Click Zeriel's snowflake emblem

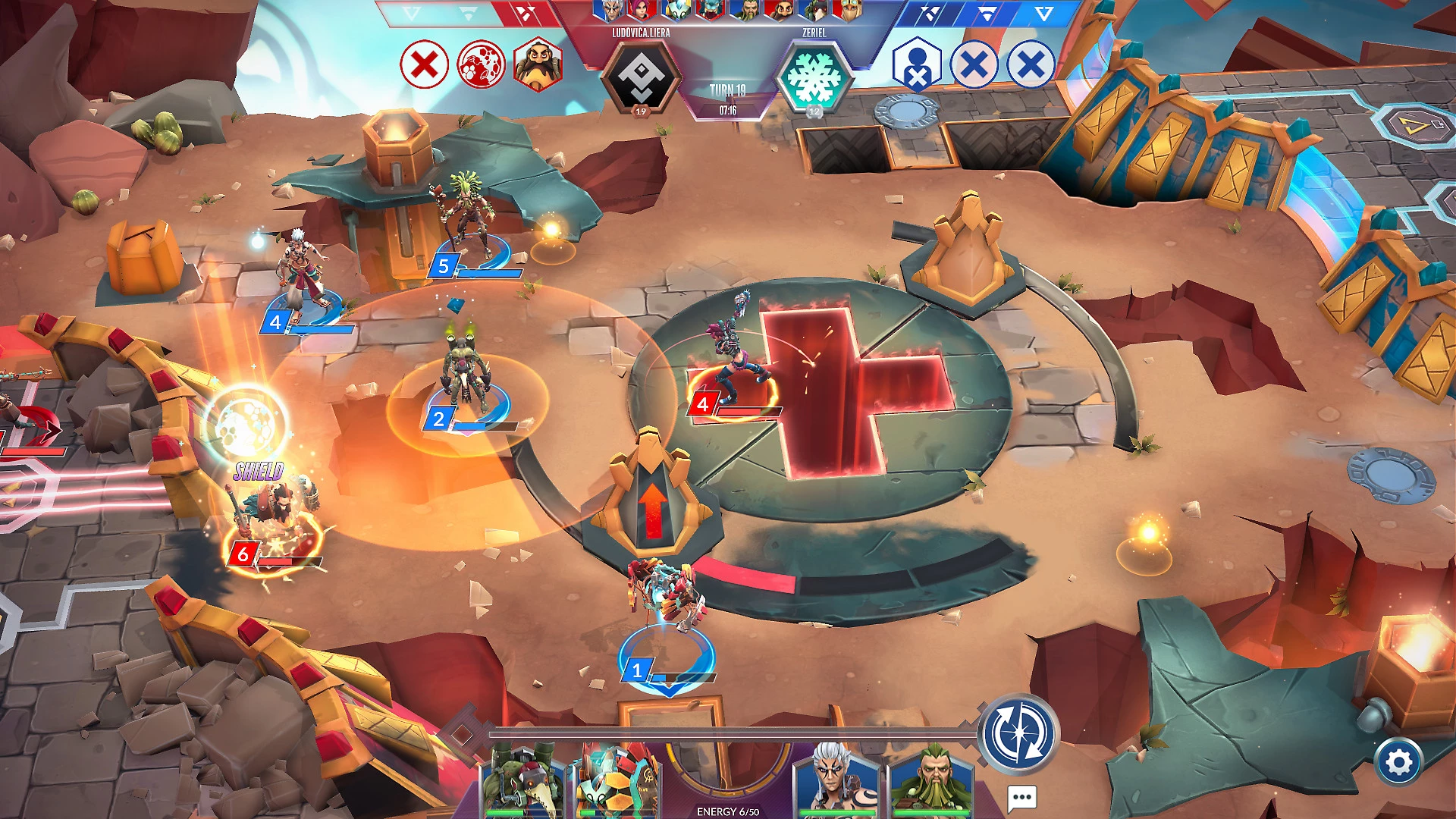click(x=814, y=77)
